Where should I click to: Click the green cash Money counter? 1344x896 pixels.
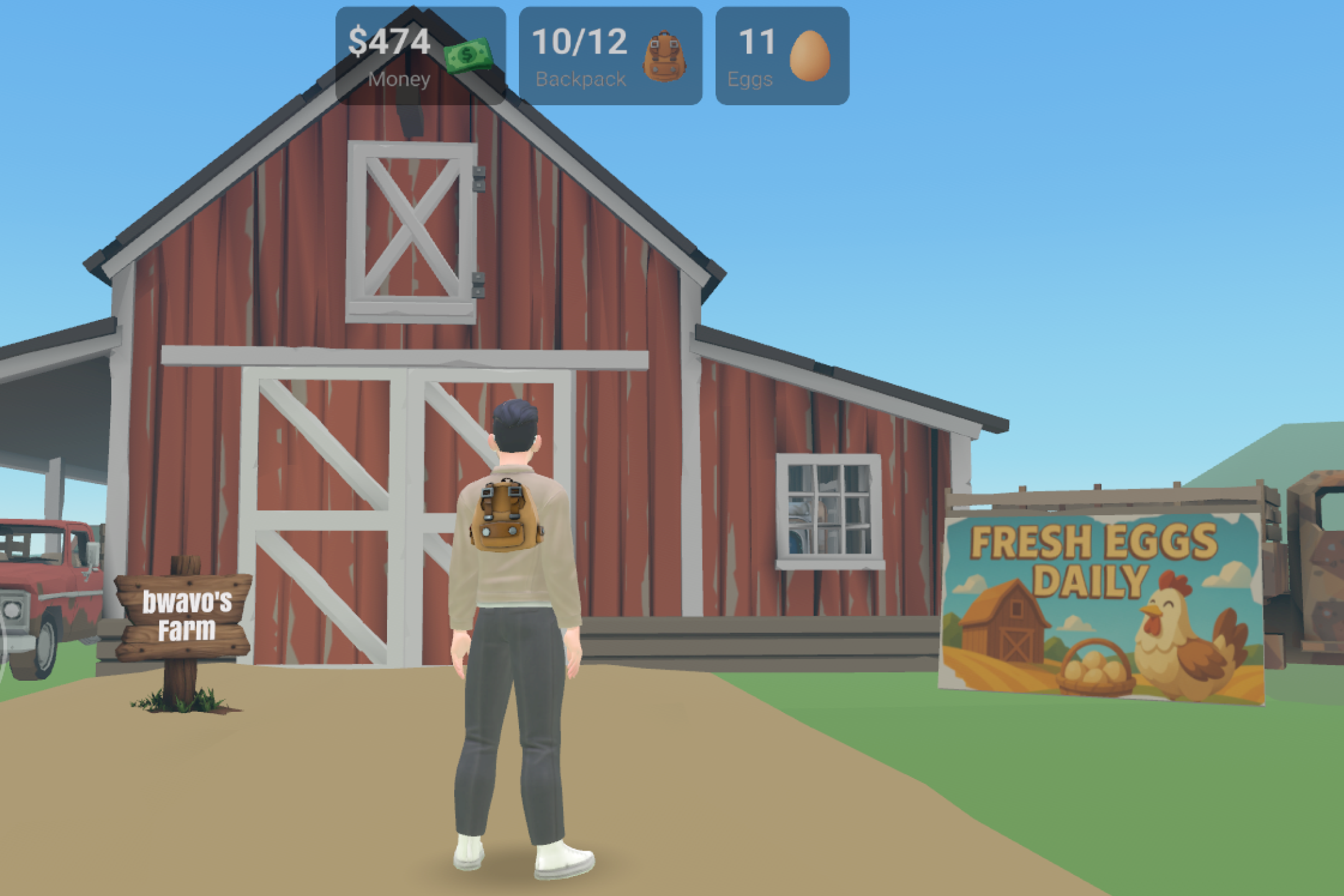pyautogui.click(x=420, y=56)
